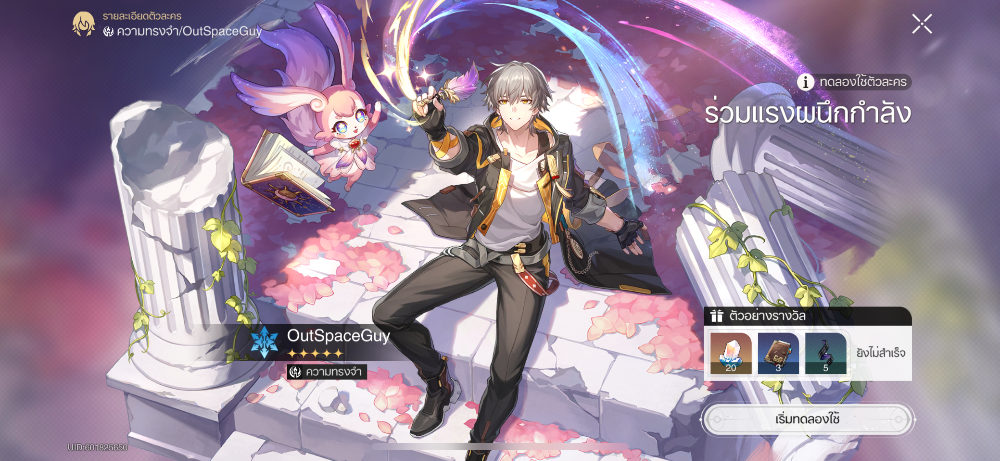Select the book reward item showing 3
This screenshot has width=1000, height=461.
click(x=777, y=354)
